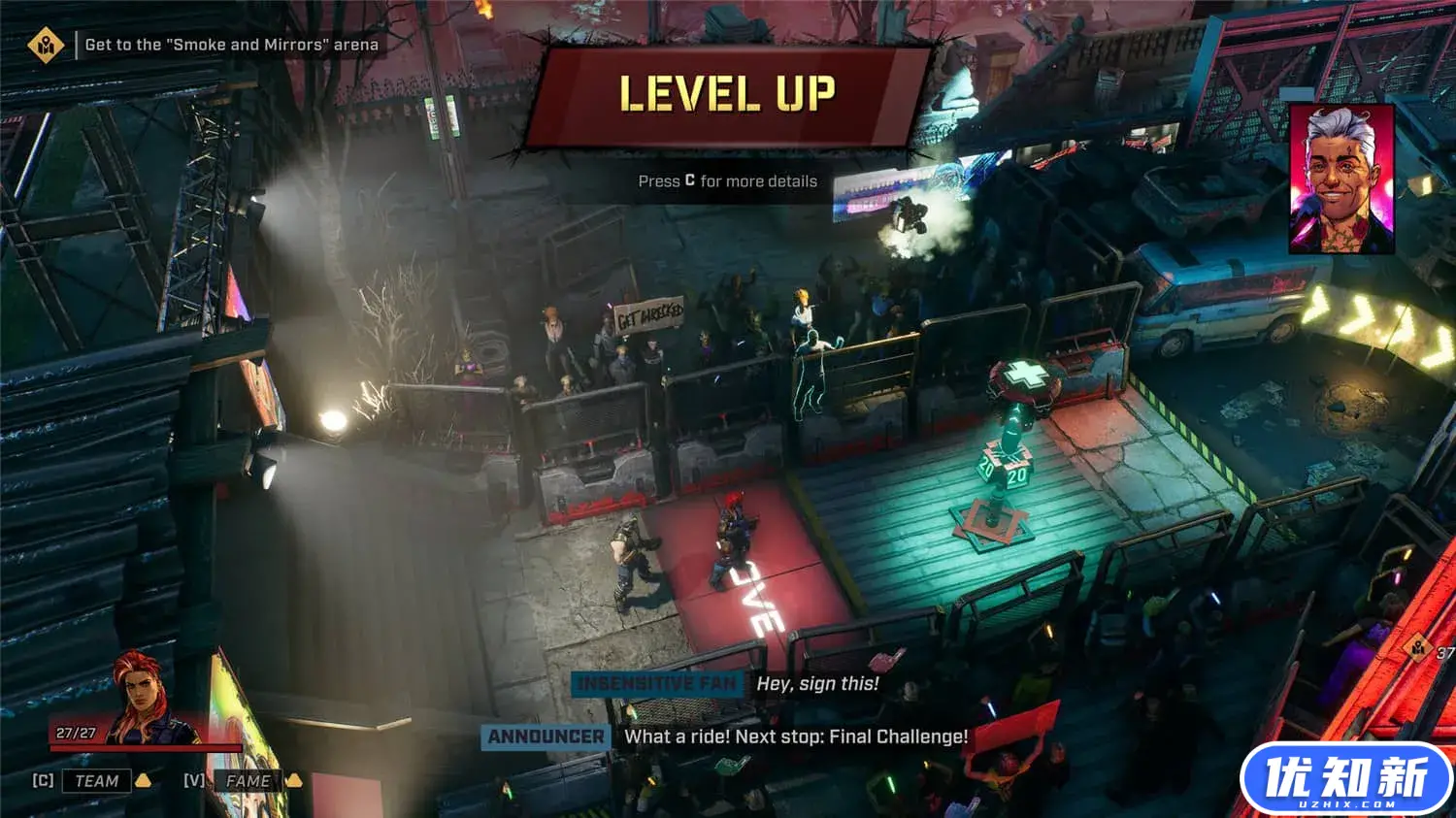This screenshot has width=1456, height=818.
Task: Open the objective tracker emblem icon
Action: click(x=45, y=45)
